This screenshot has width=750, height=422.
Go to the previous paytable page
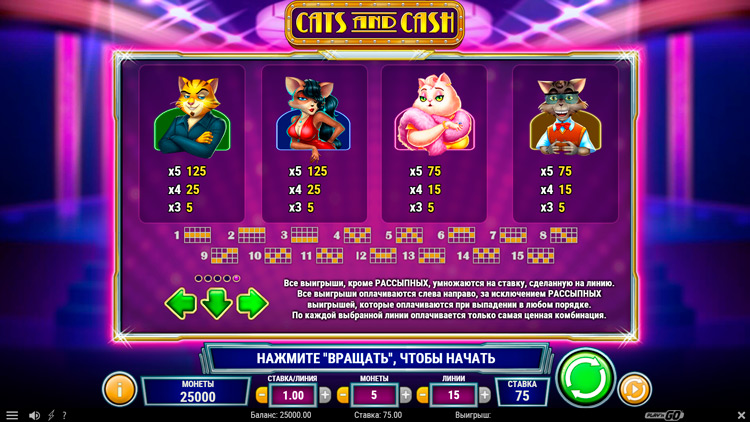181,302
